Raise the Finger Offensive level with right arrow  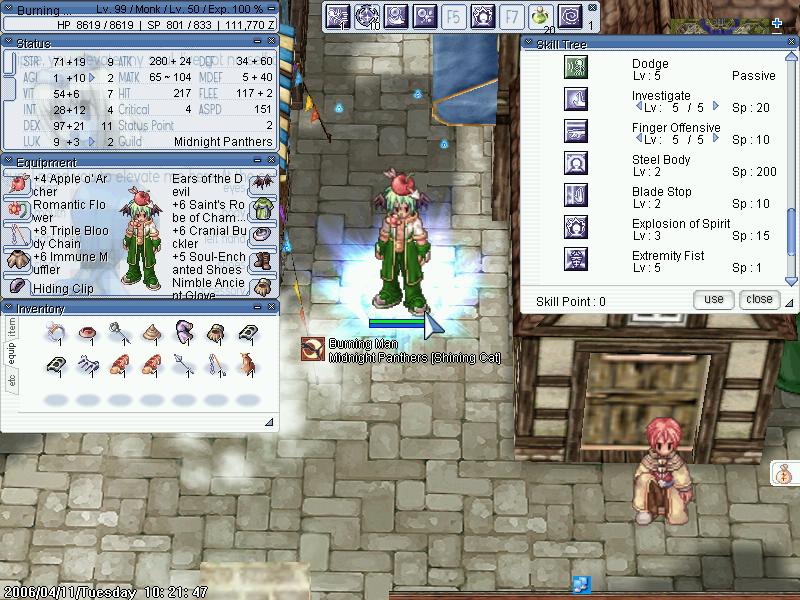(715, 140)
